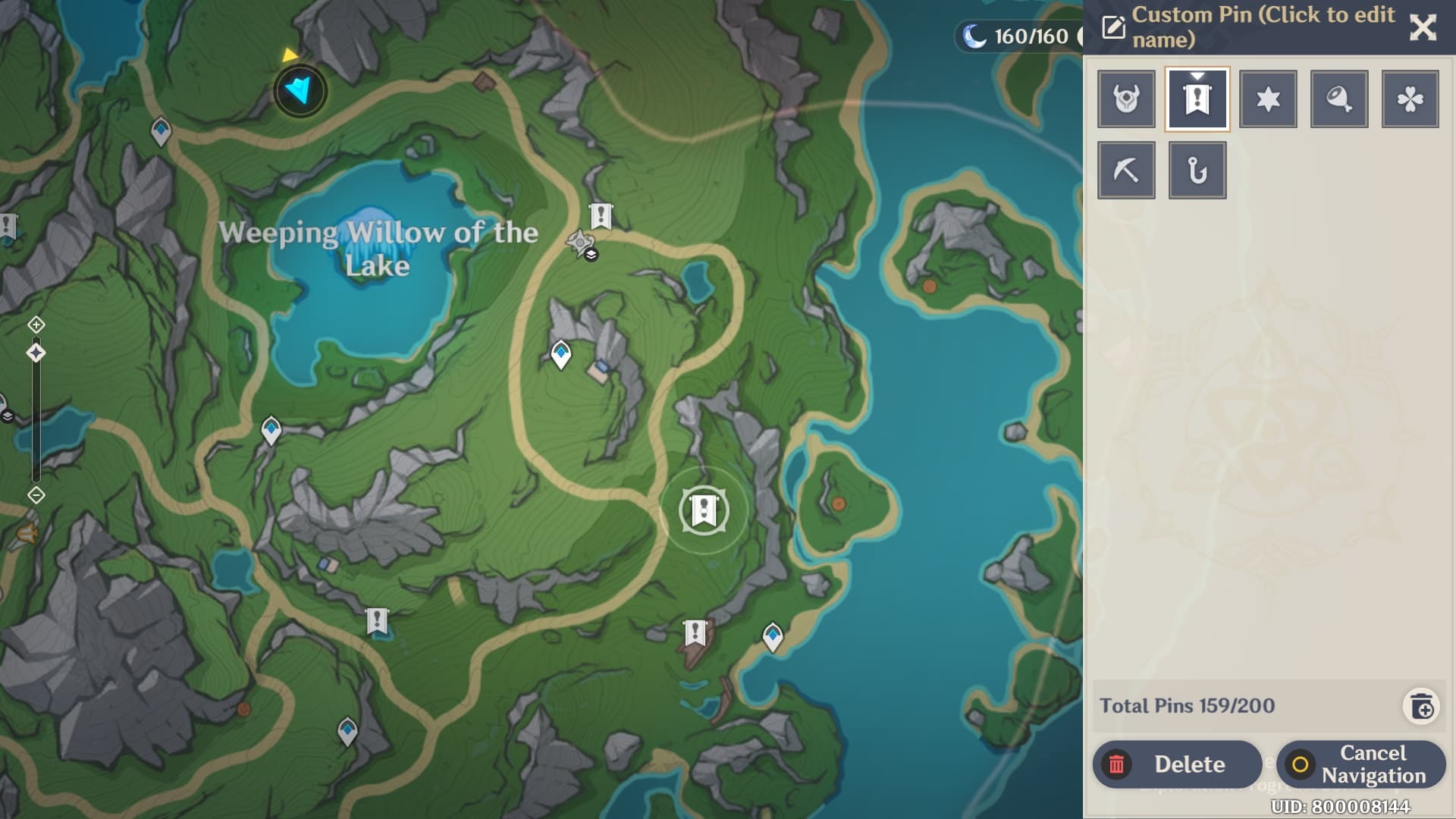Pick the pickaxe pin icon
1456x819 pixels.
1126,171
